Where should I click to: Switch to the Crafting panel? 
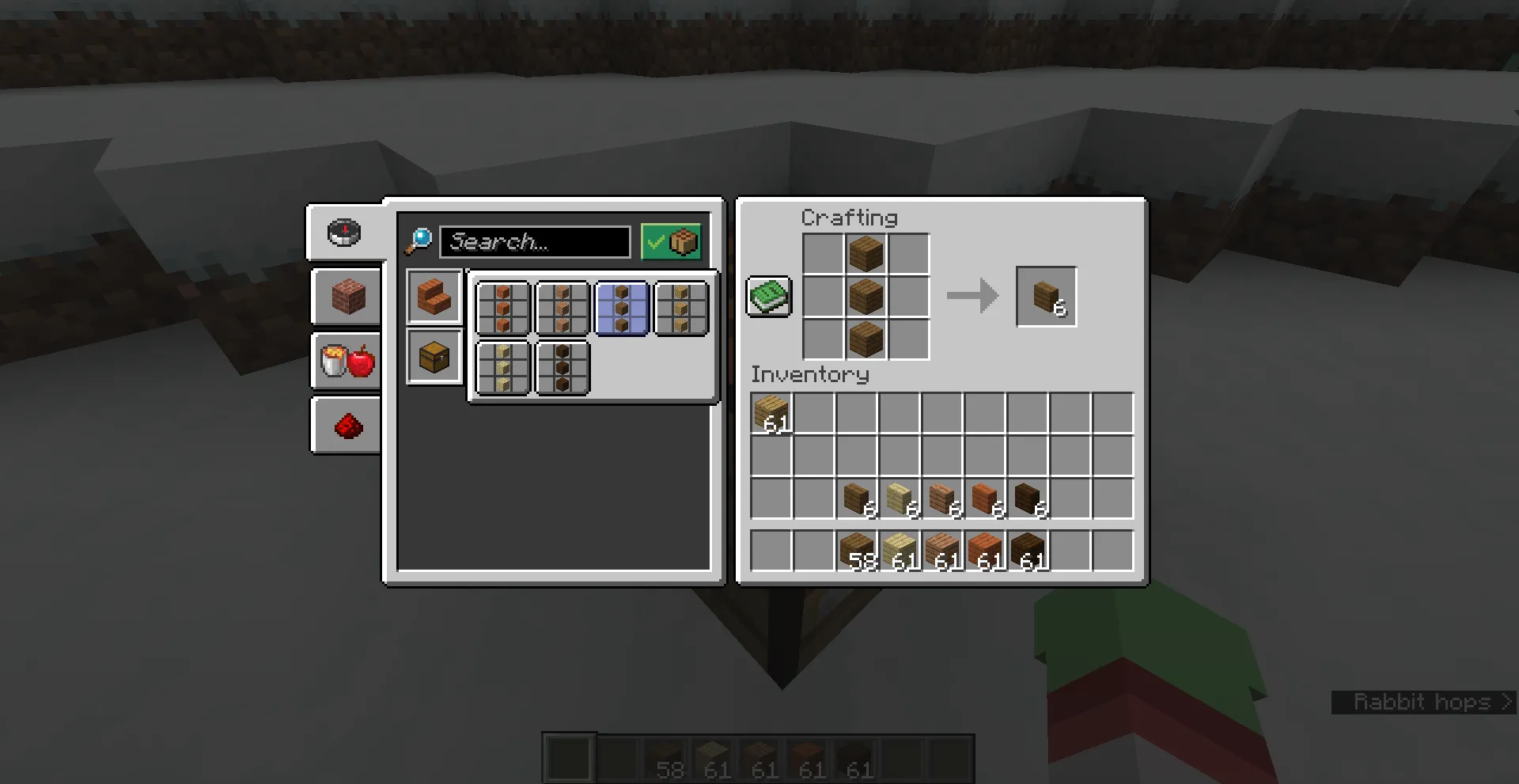[x=850, y=218]
